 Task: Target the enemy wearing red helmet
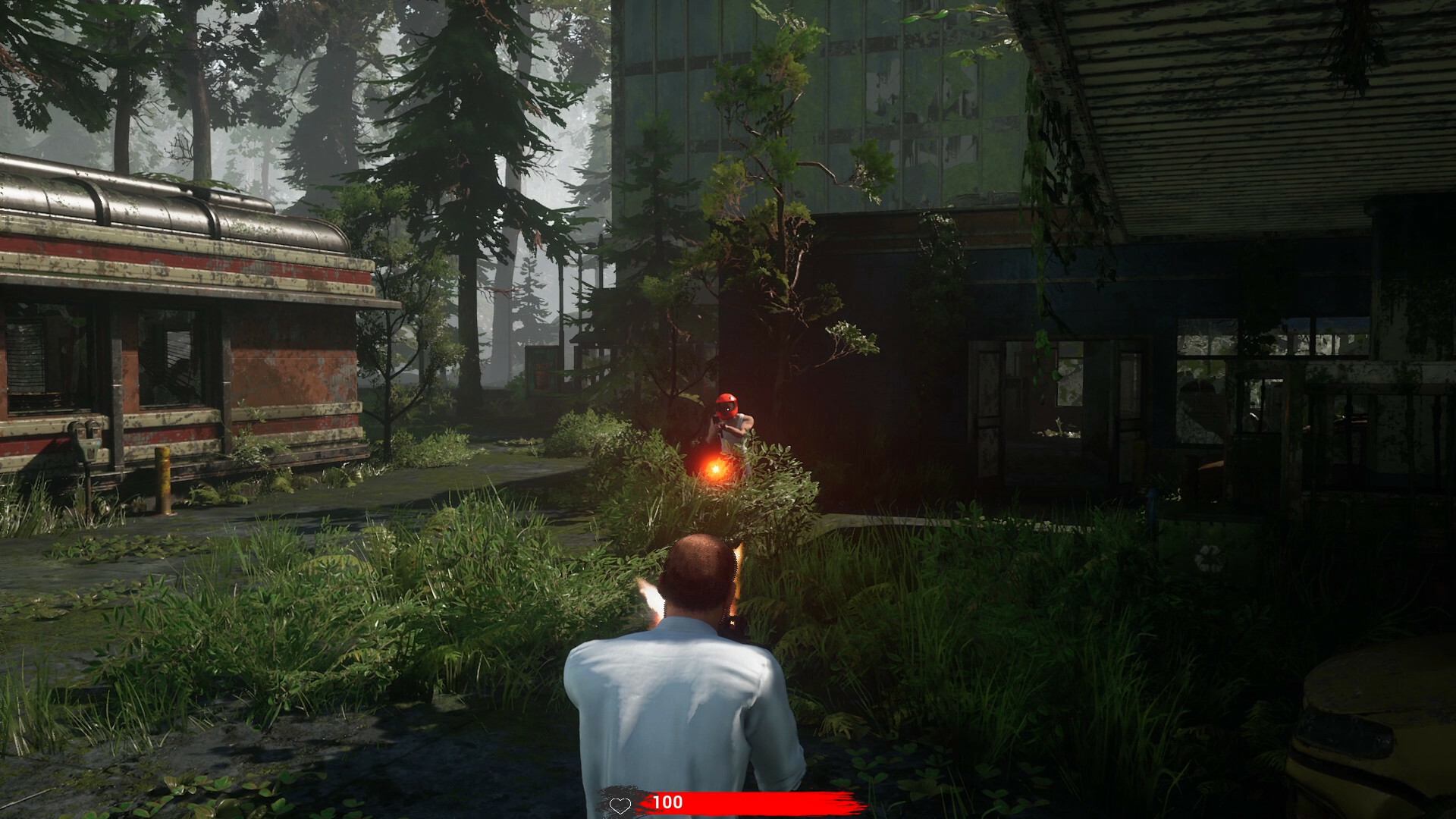(727, 405)
